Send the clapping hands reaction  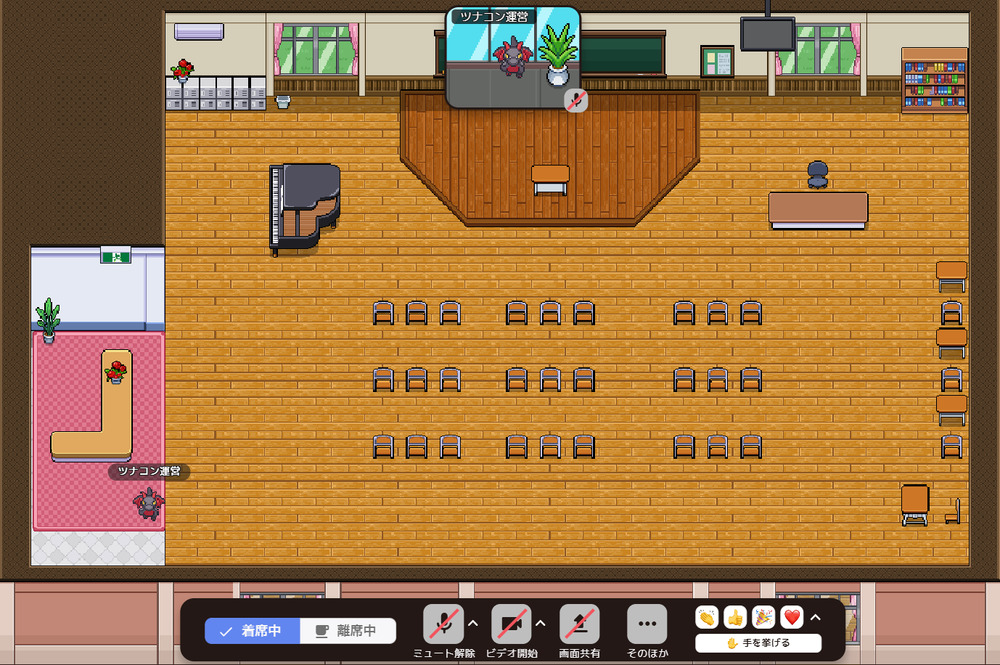pyautogui.click(x=708, y=618)
